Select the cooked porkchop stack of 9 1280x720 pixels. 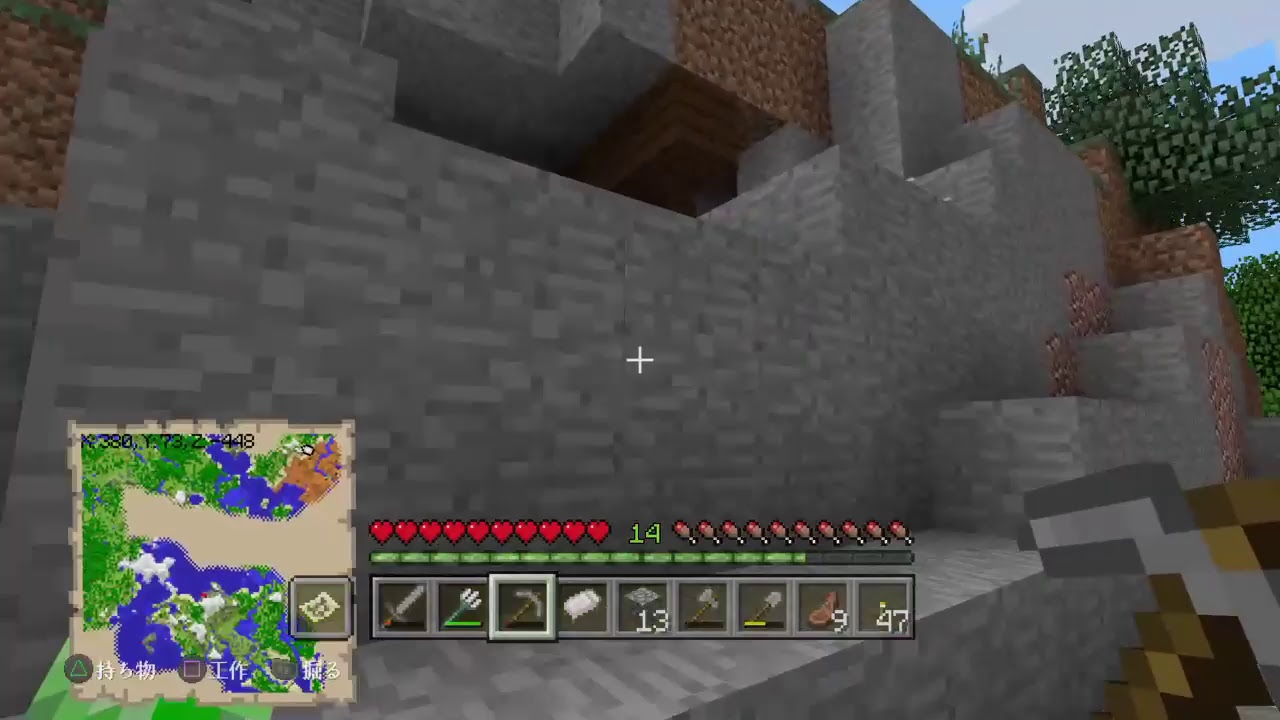point(824,606)
